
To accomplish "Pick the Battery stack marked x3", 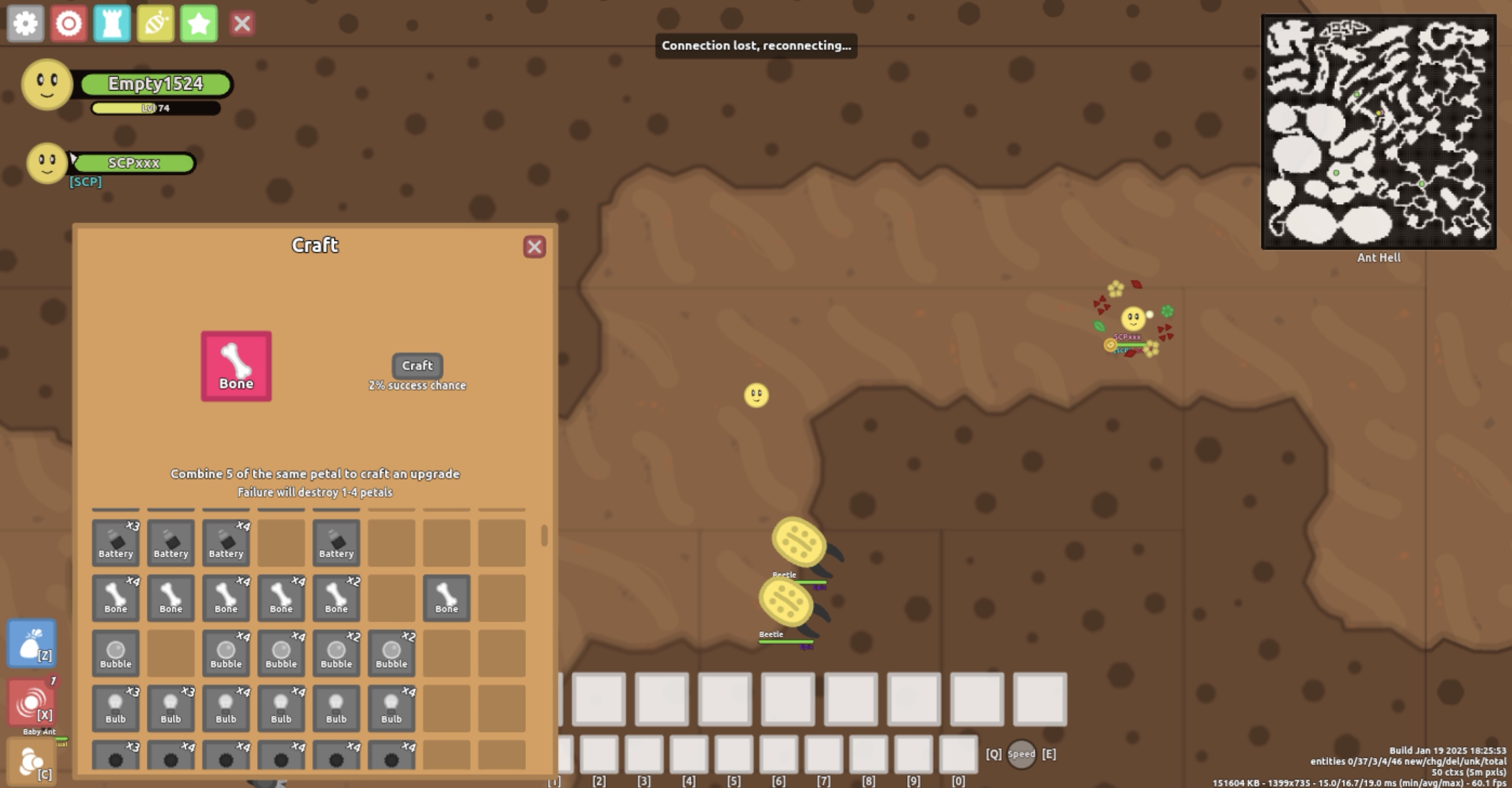I will 116,543.
